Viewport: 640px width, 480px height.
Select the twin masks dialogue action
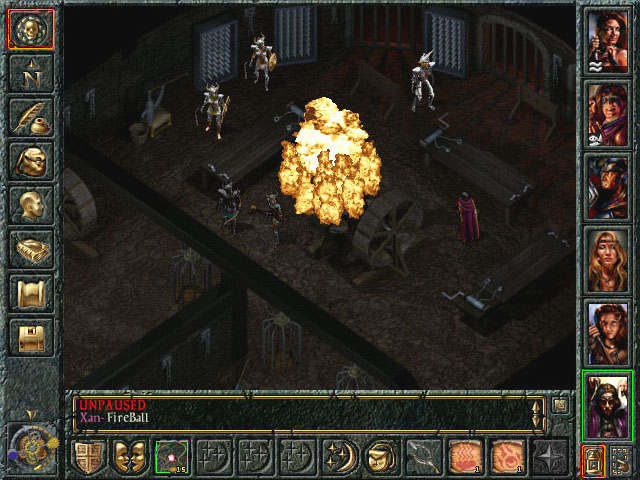[x=130, y=458]
